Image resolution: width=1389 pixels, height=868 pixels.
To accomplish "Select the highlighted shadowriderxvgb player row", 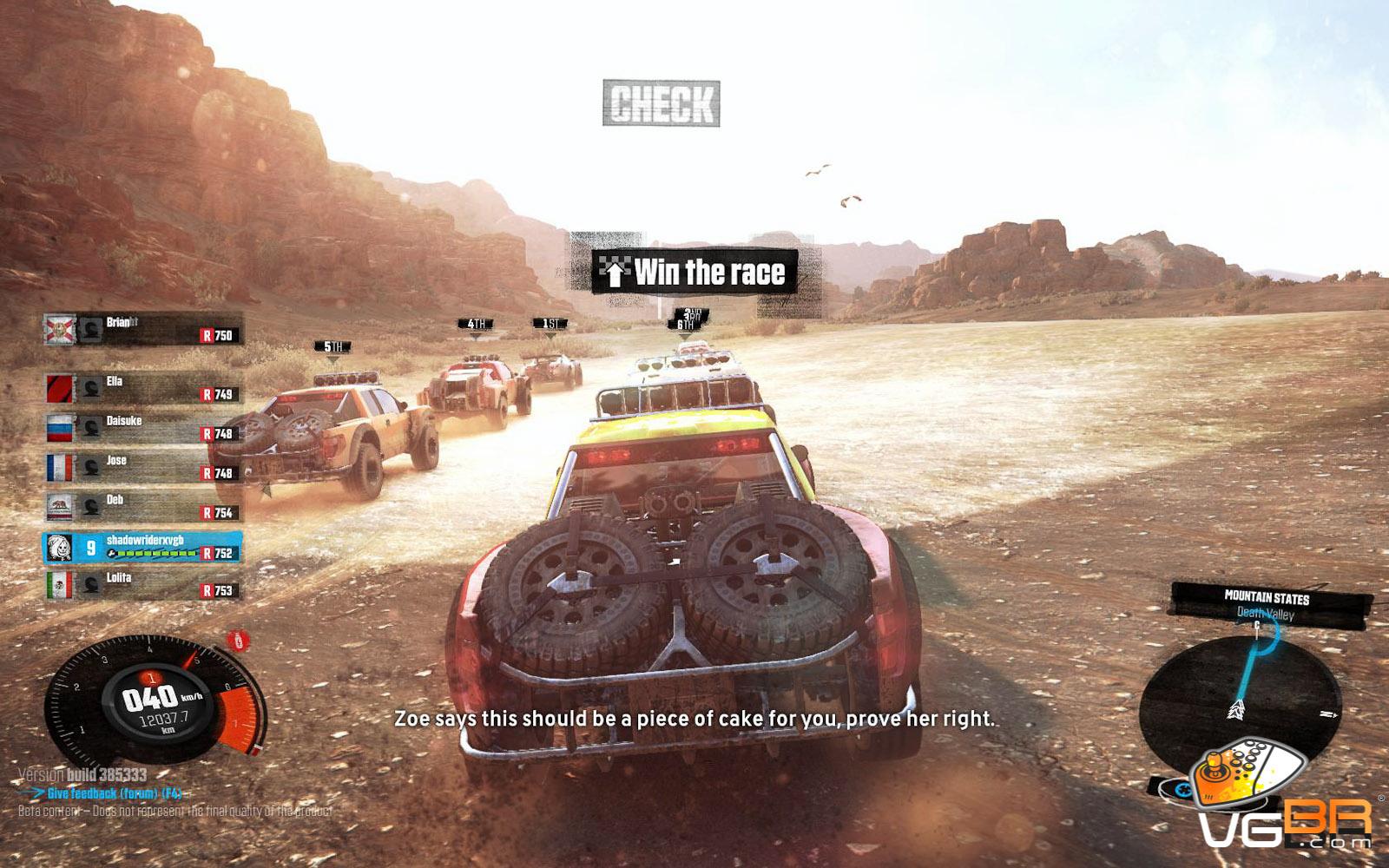I will 143,547.
